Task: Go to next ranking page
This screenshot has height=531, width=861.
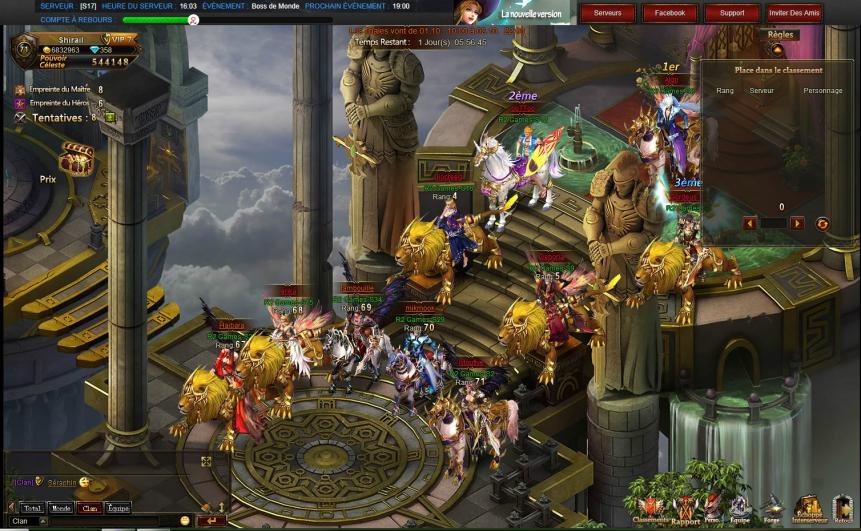Action: 797,224
